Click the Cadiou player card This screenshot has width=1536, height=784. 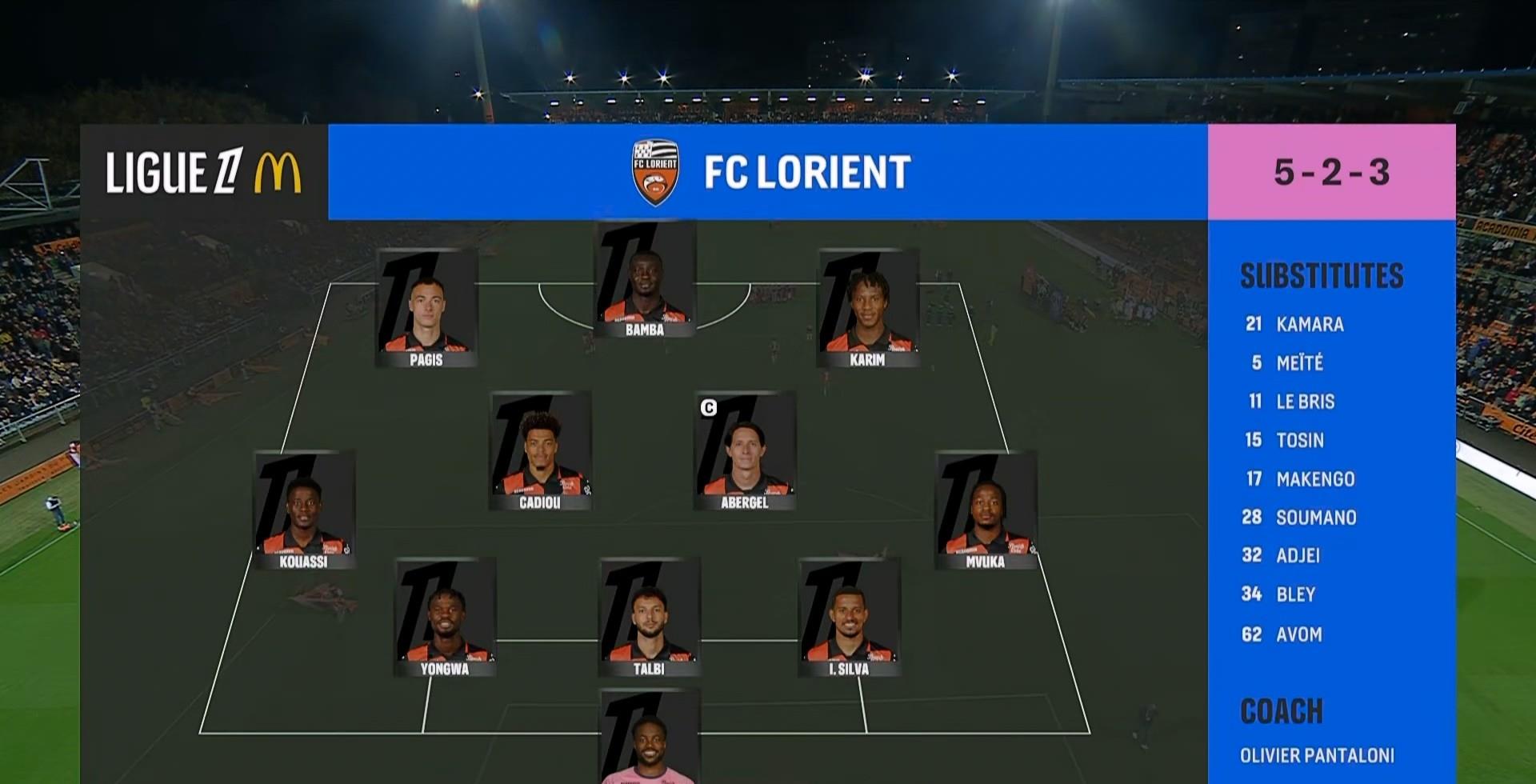540,451
